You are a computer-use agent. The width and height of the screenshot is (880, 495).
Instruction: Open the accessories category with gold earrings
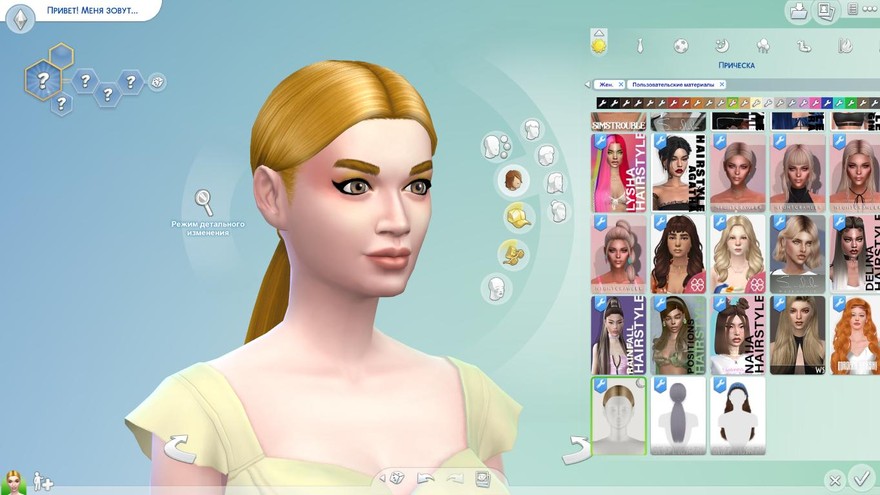point(515,252)
